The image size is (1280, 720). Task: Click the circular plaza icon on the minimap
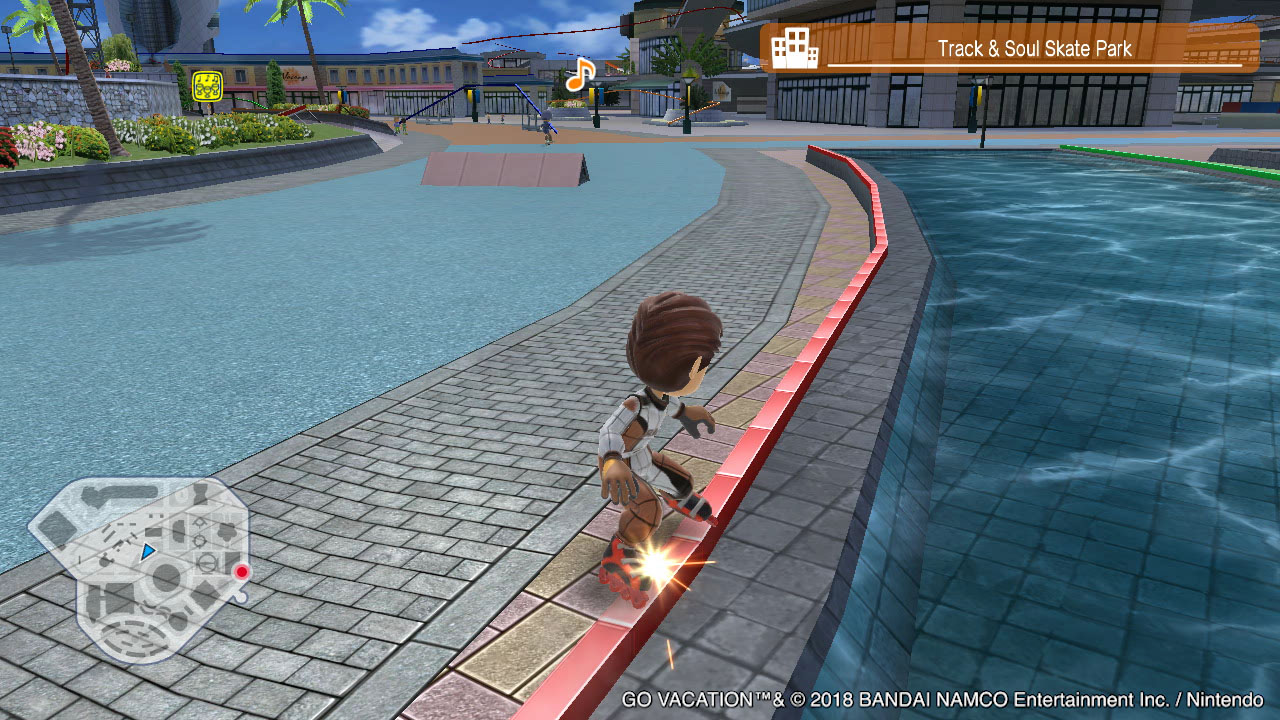point(165,574)
